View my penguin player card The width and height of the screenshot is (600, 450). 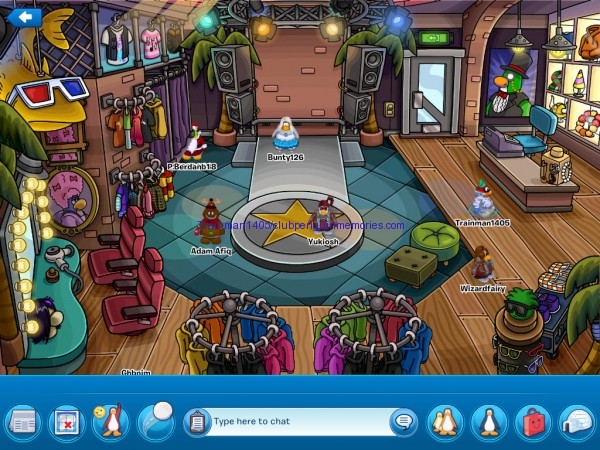[489, 422]
